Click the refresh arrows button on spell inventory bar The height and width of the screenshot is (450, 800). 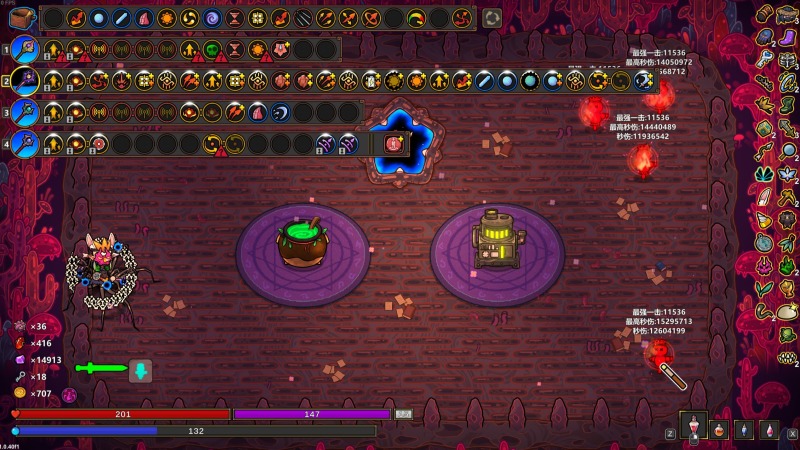point(491,18)
